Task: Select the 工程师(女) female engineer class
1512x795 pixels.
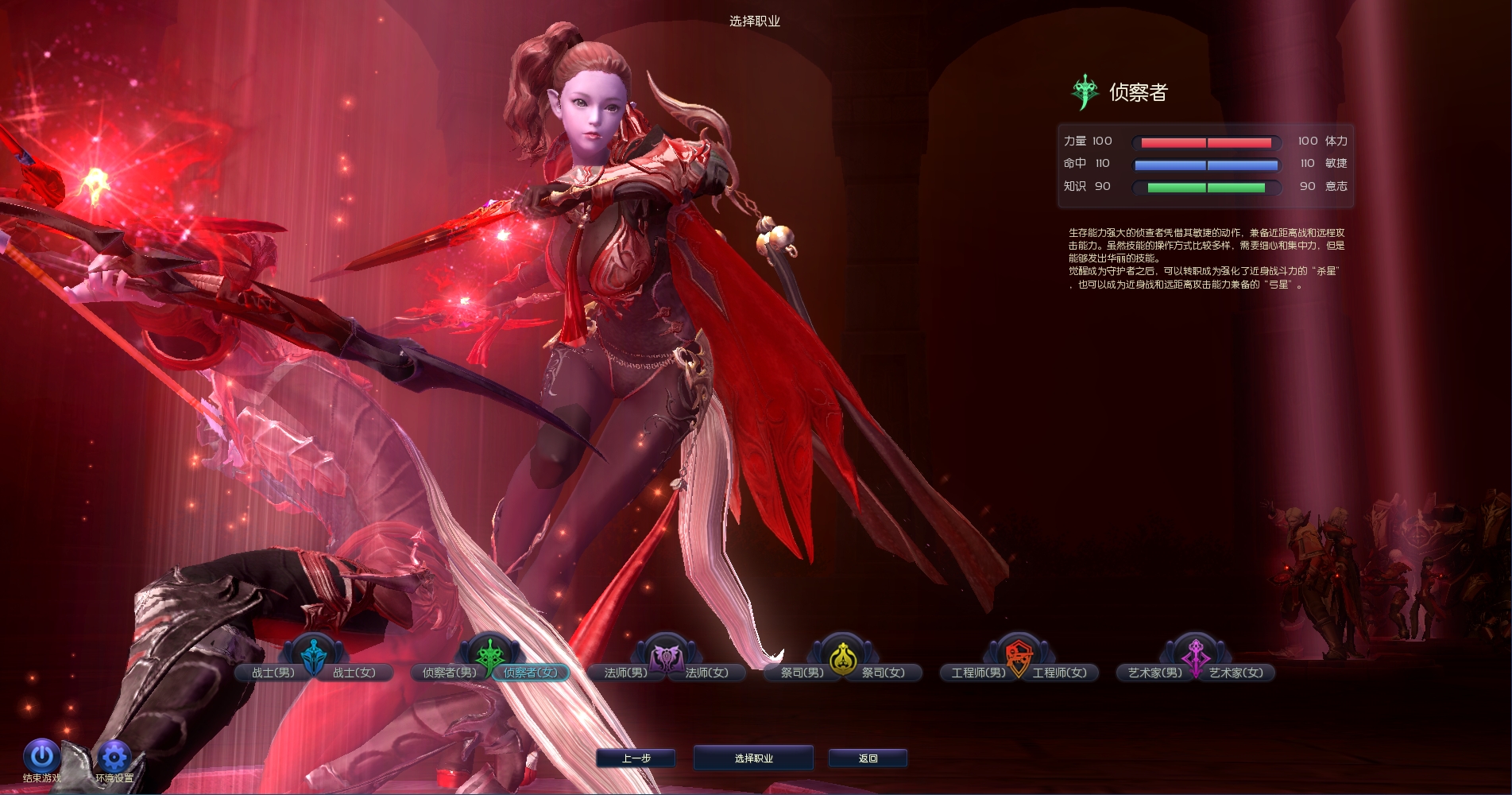Action: tap(1060, 673)
